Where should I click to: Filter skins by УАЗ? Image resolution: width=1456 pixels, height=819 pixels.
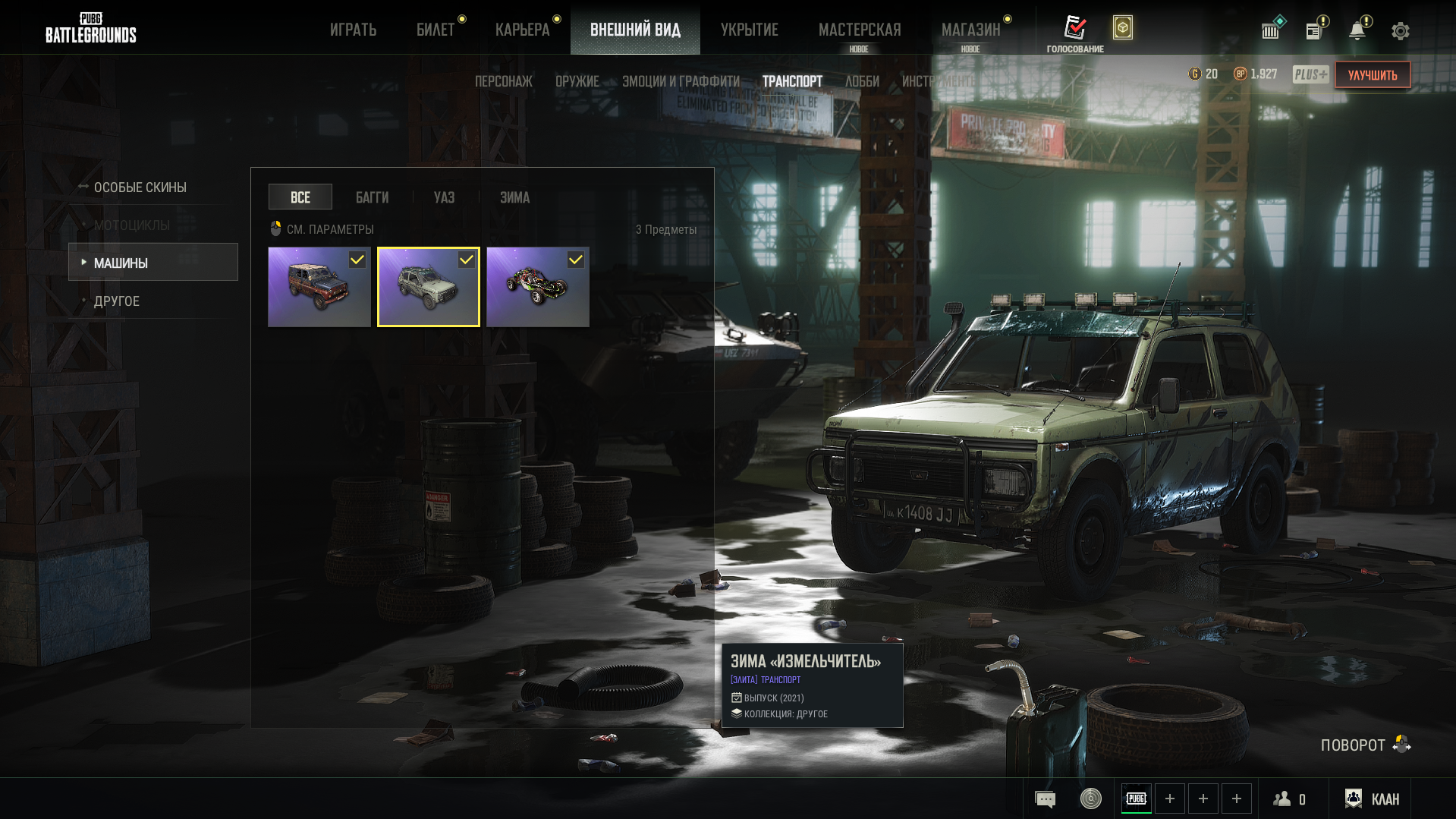tap(444, 197)
